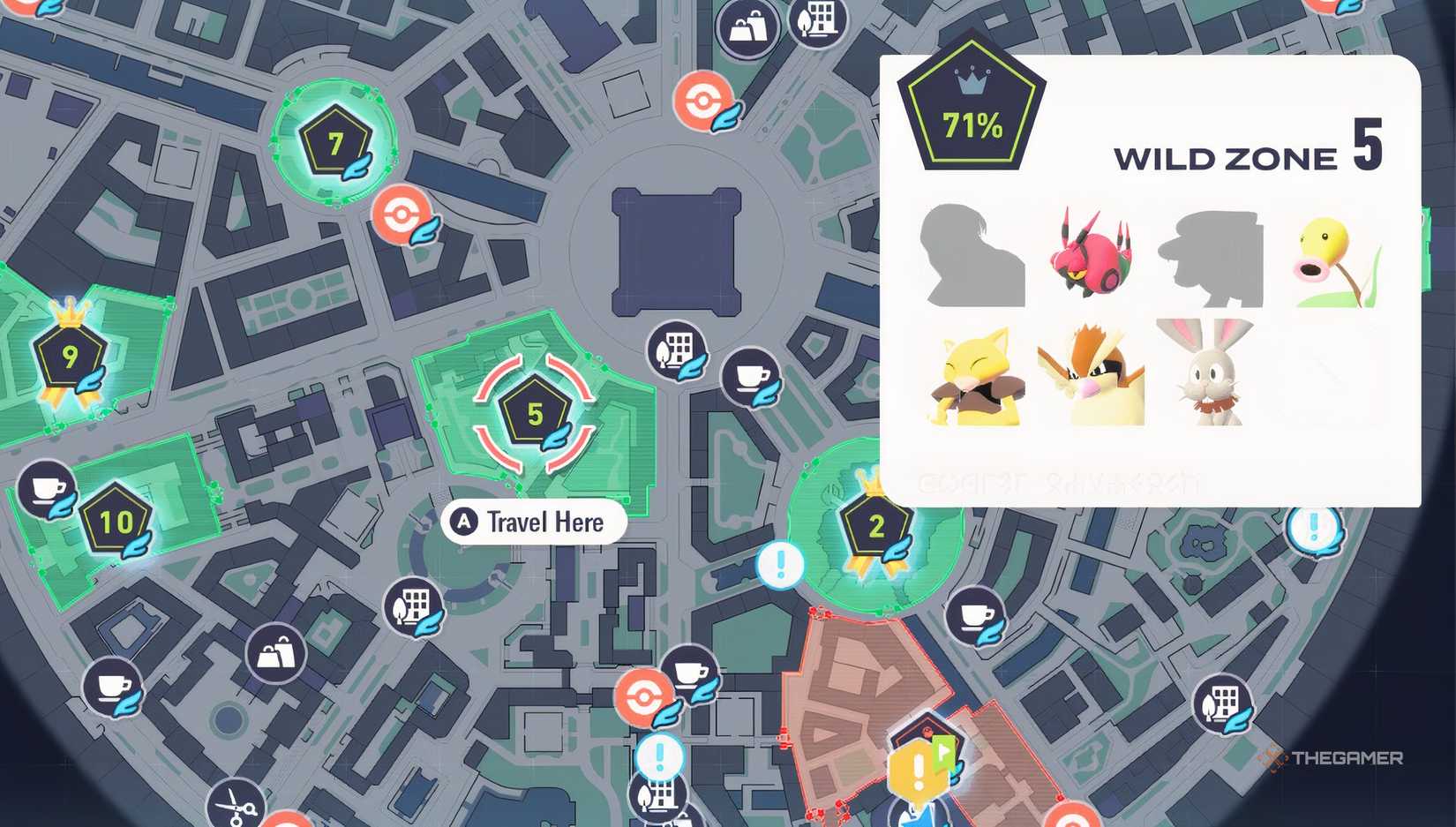Choose the Bunnelby thumbnail
1456x827 pixels.
click(x=1207, y=373)
